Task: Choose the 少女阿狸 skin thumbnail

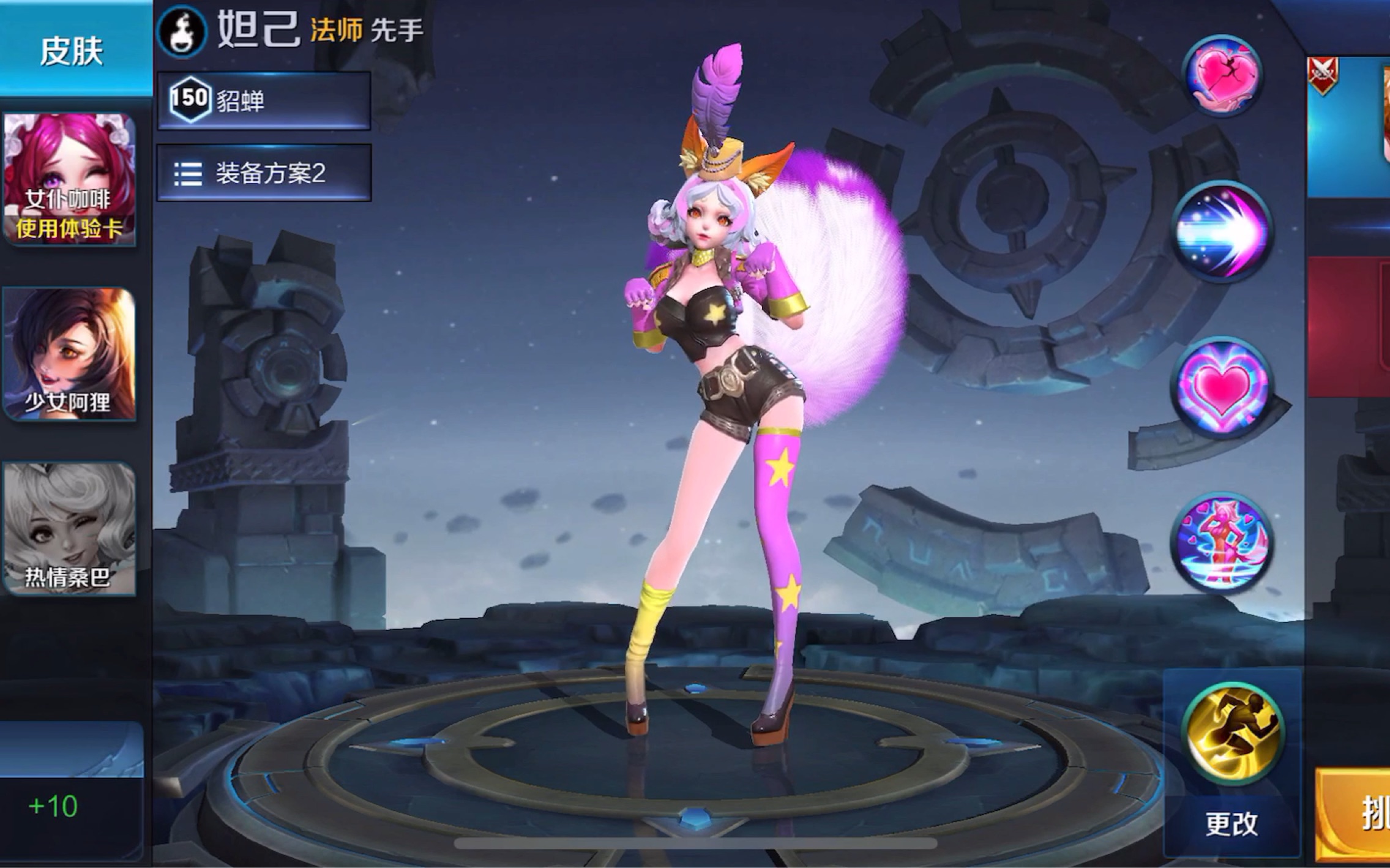Action: pos(70,354)
